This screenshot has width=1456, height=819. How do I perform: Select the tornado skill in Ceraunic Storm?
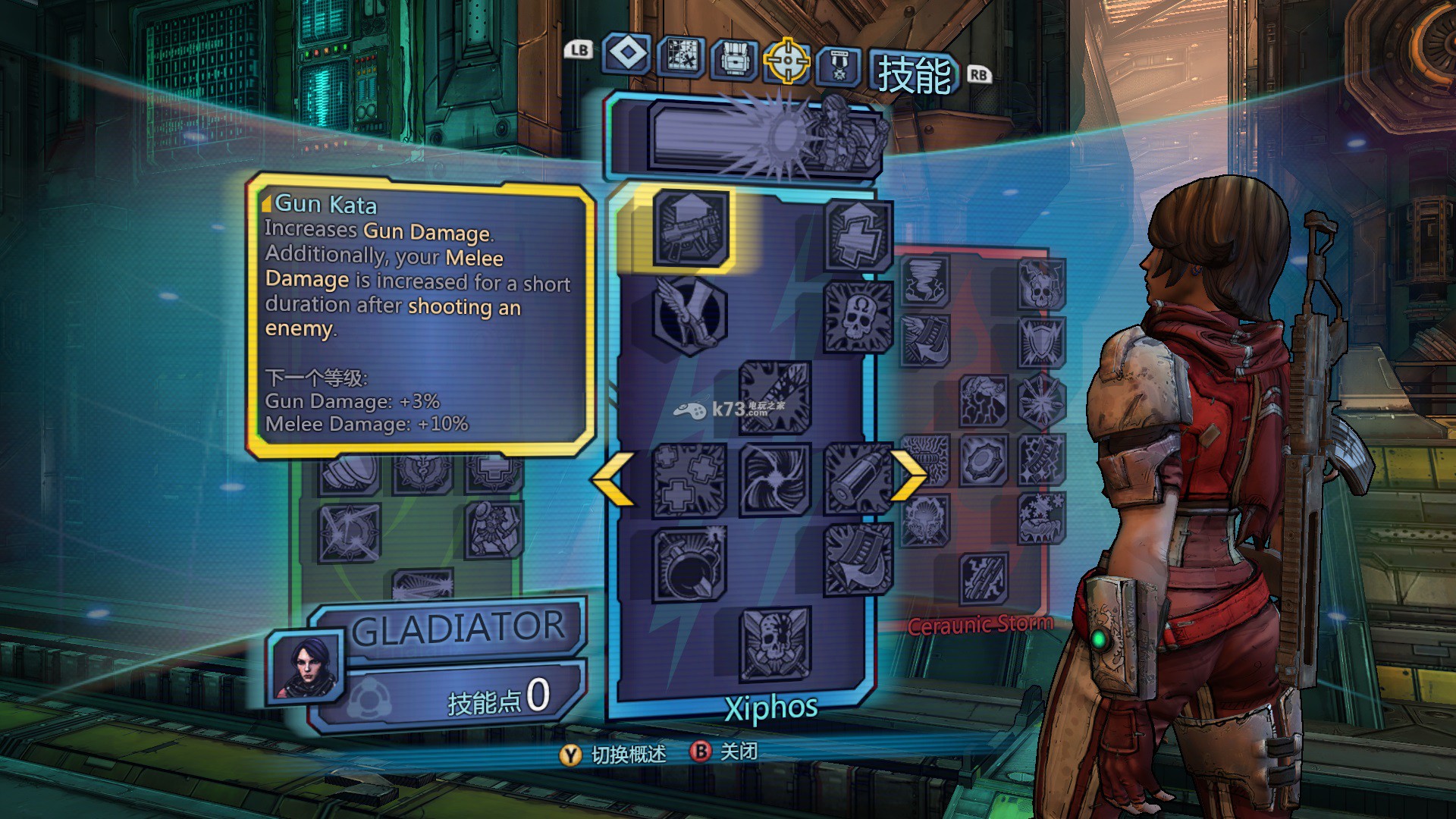pyautogui.click(x=925, y=280)
